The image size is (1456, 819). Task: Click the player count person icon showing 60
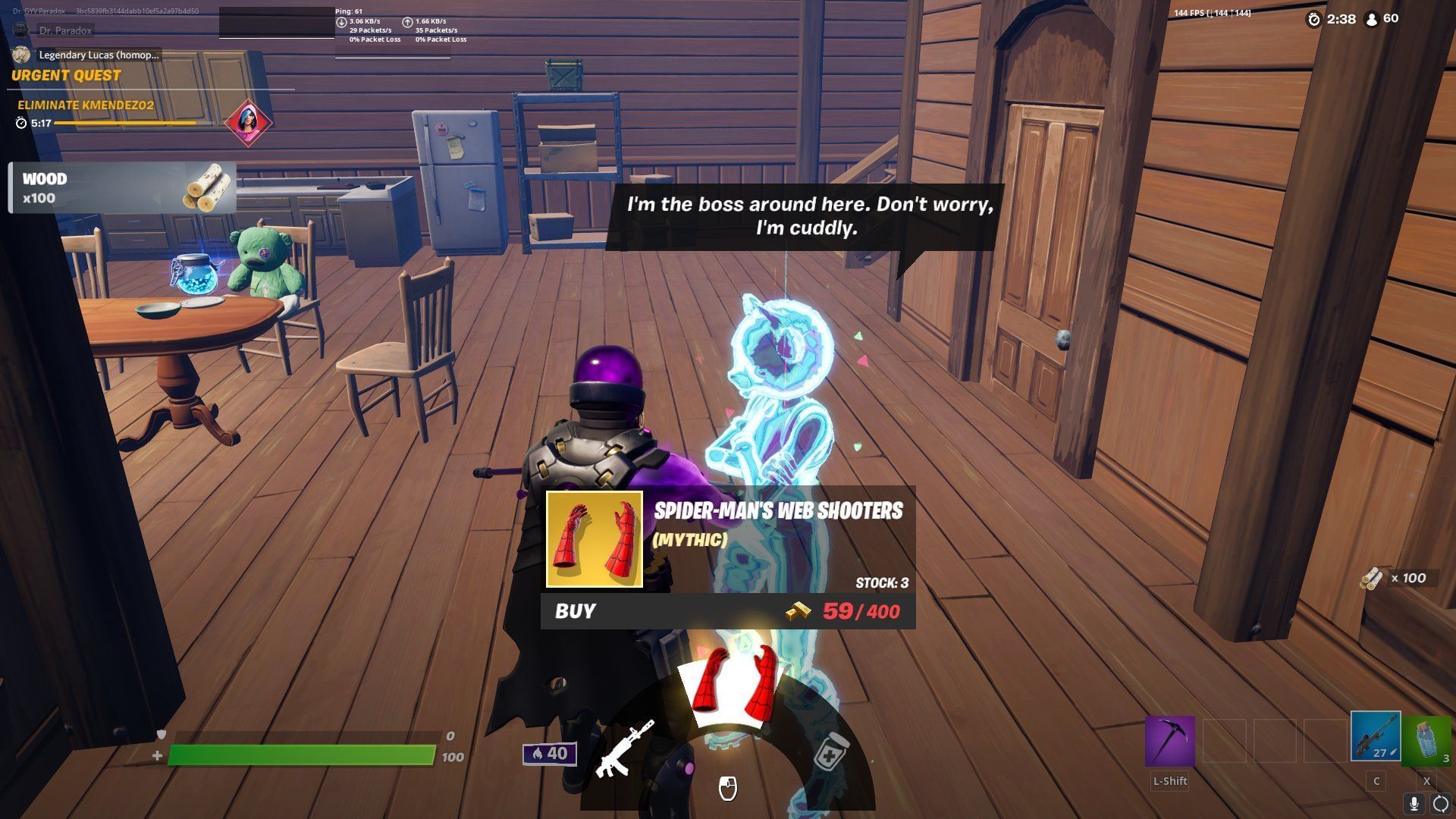tap(1371, 20)
